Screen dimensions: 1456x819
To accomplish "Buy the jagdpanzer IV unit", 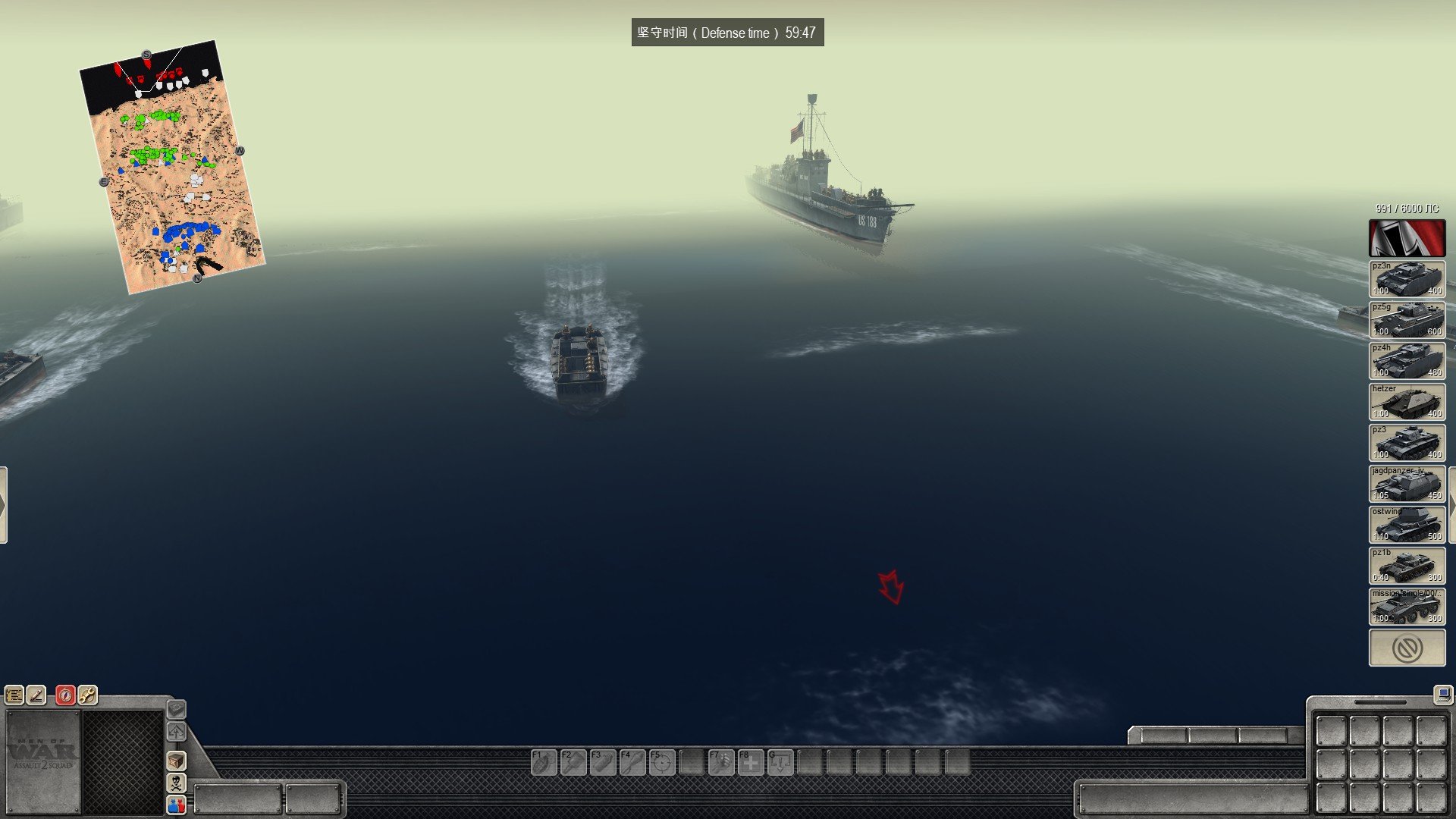I will pyautogui.click(x=1407, y=484).
